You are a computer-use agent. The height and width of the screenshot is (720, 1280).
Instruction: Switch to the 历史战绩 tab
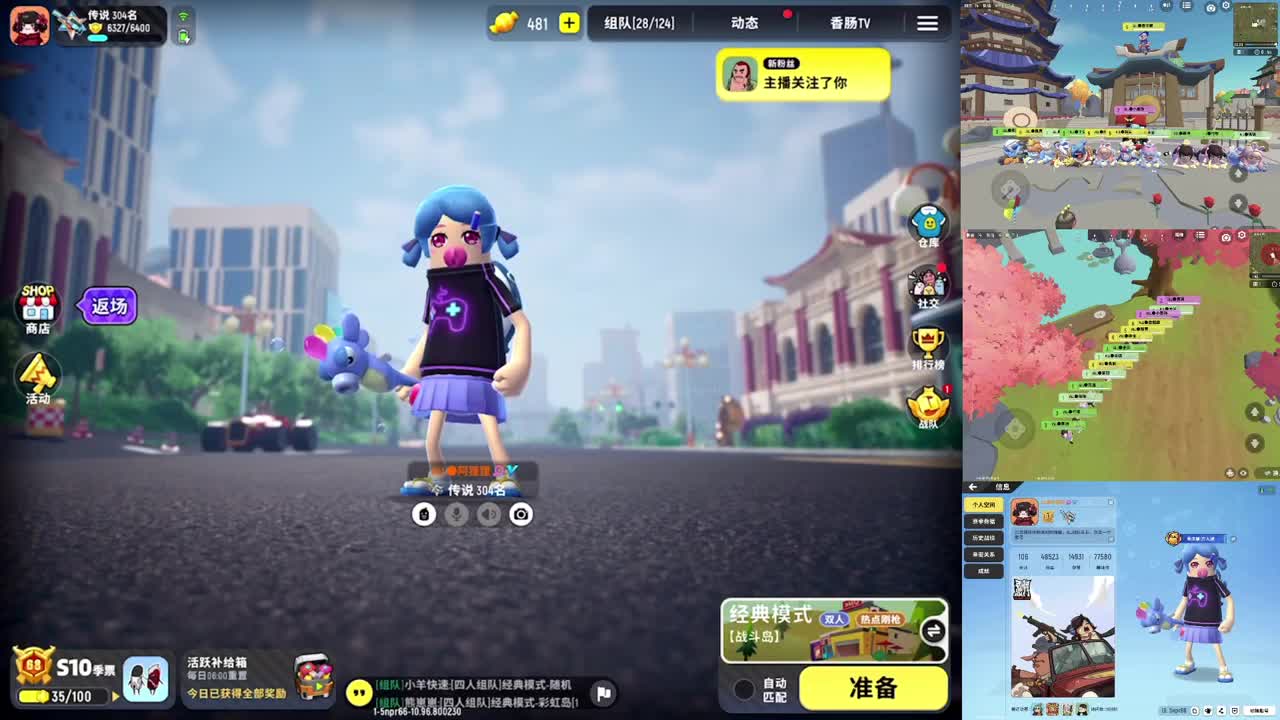point(984,538)
